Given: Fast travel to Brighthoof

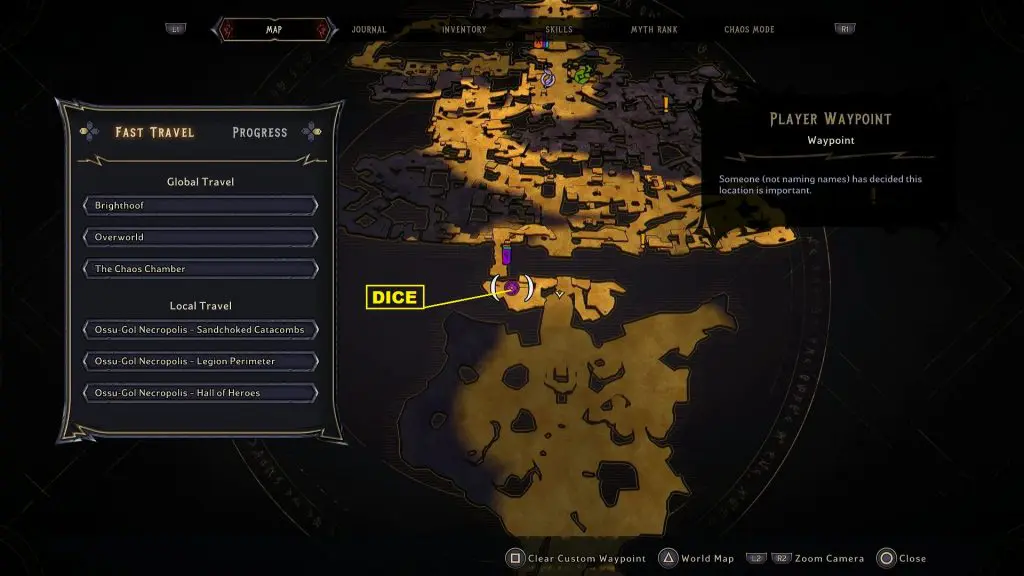Looking at the screenshot, I should [201, 206].
